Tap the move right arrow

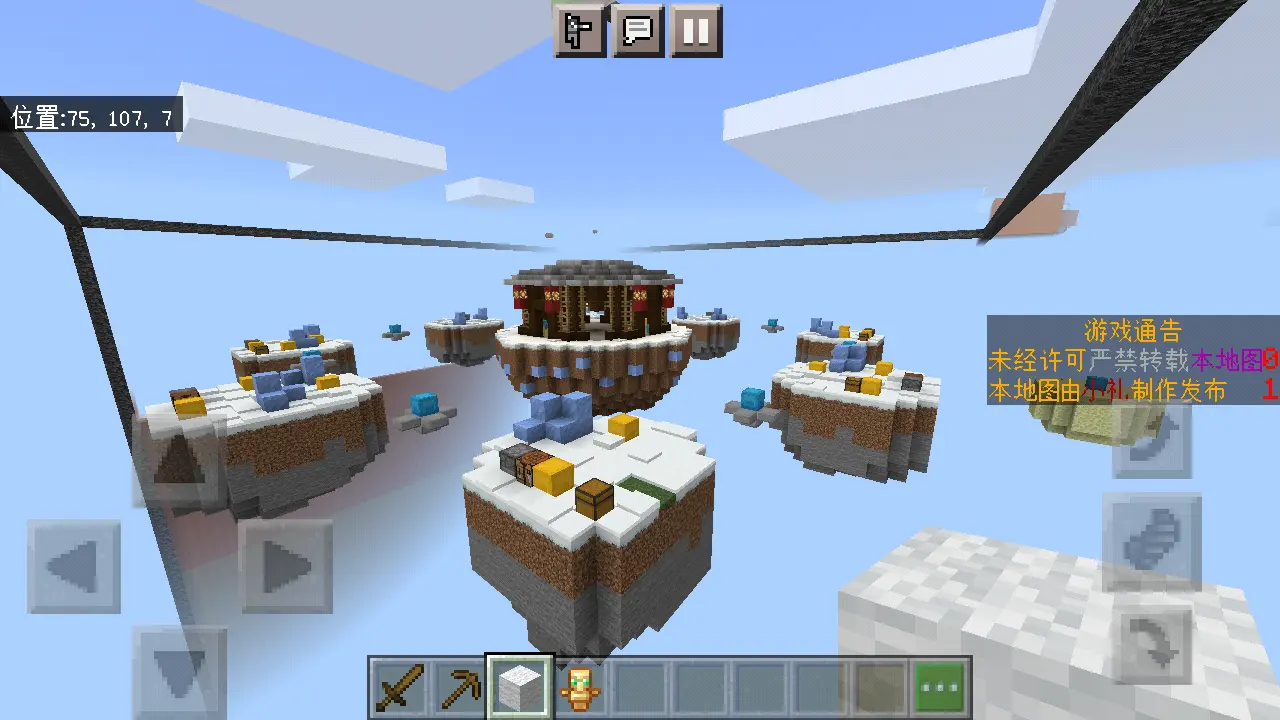click(x=285, y=567)
